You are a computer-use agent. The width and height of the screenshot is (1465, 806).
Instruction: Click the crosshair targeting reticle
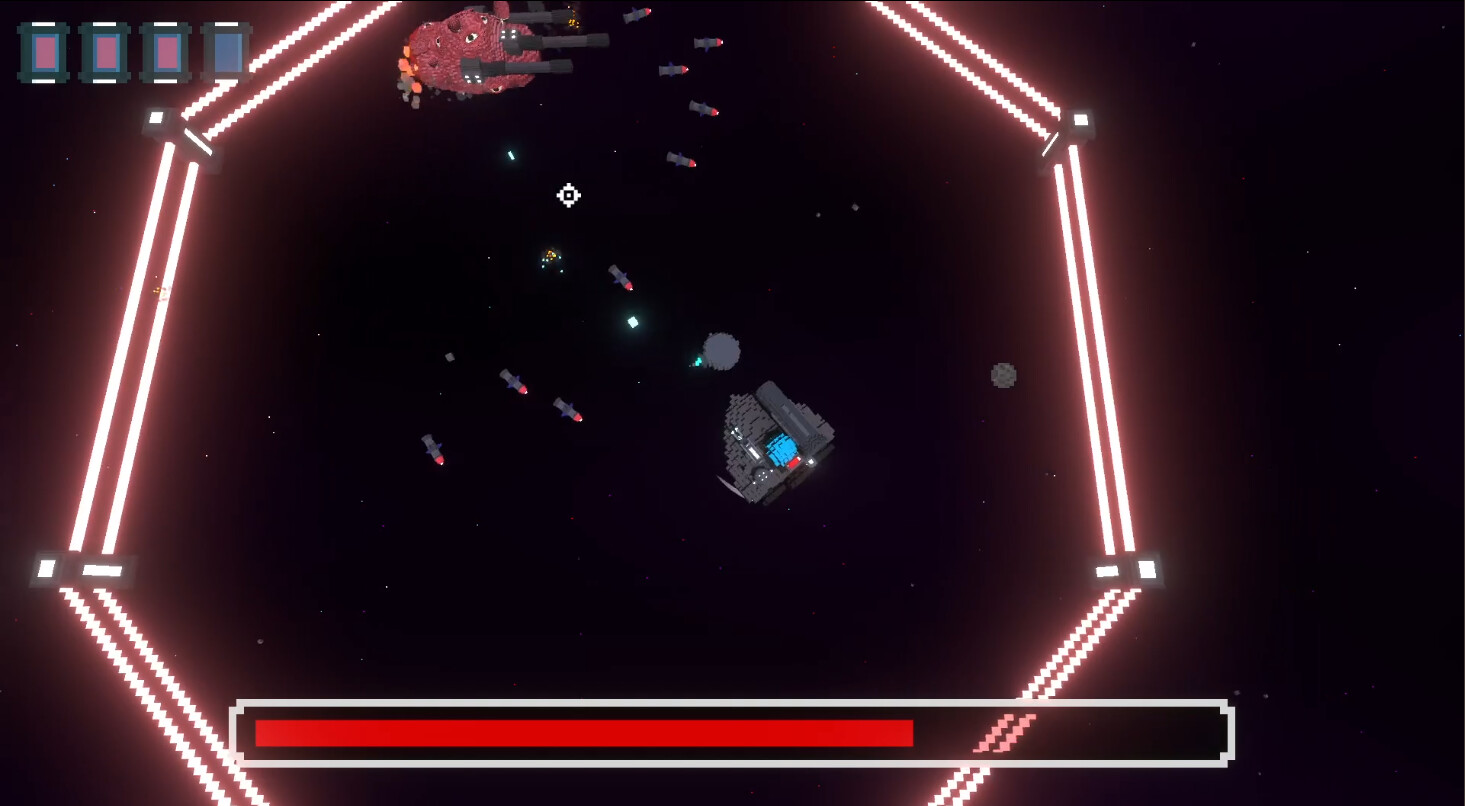pyautogui.click(x=569, y=196)
